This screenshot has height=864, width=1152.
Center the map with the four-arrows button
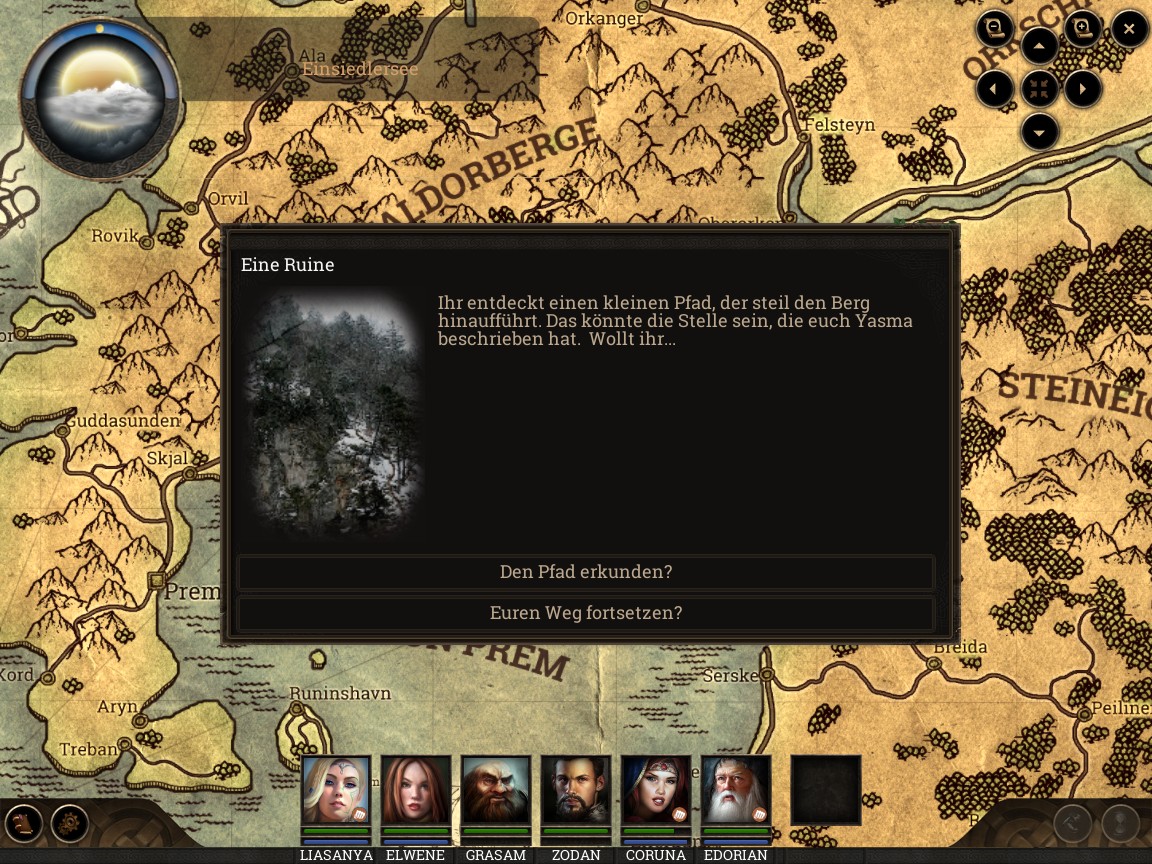[1040, 90]
